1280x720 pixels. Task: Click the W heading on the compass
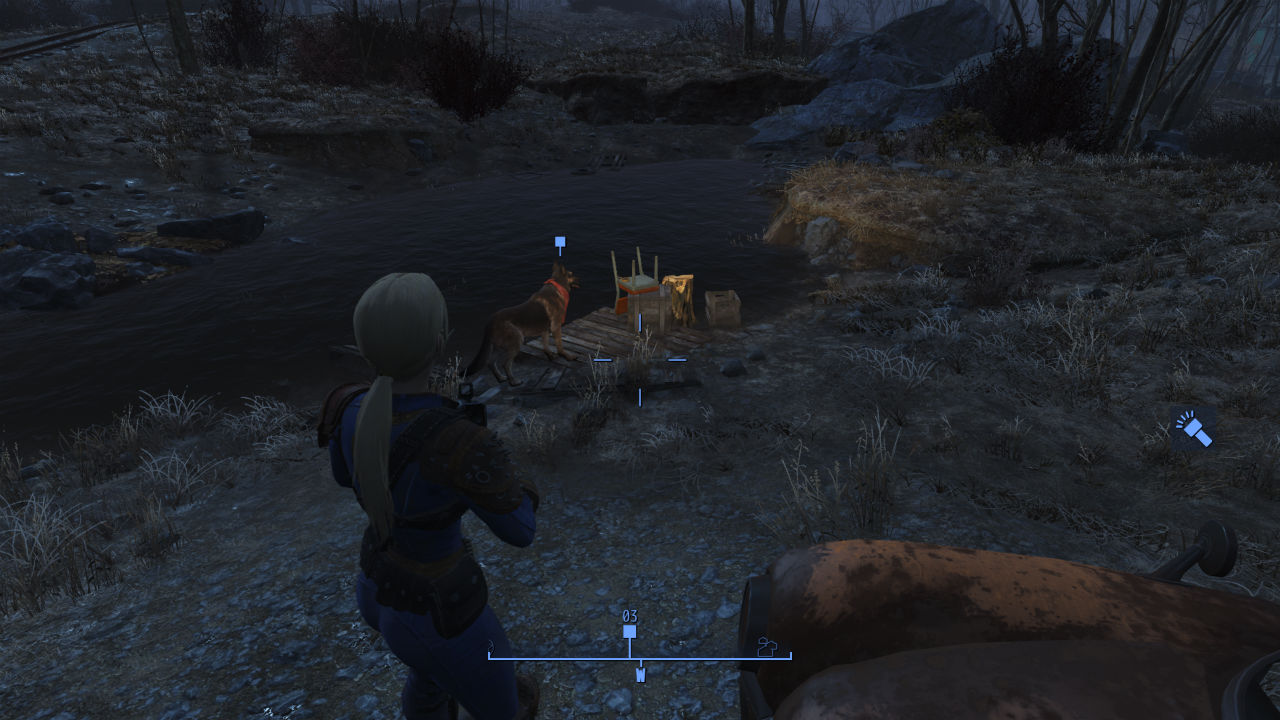tap(640, 675)
